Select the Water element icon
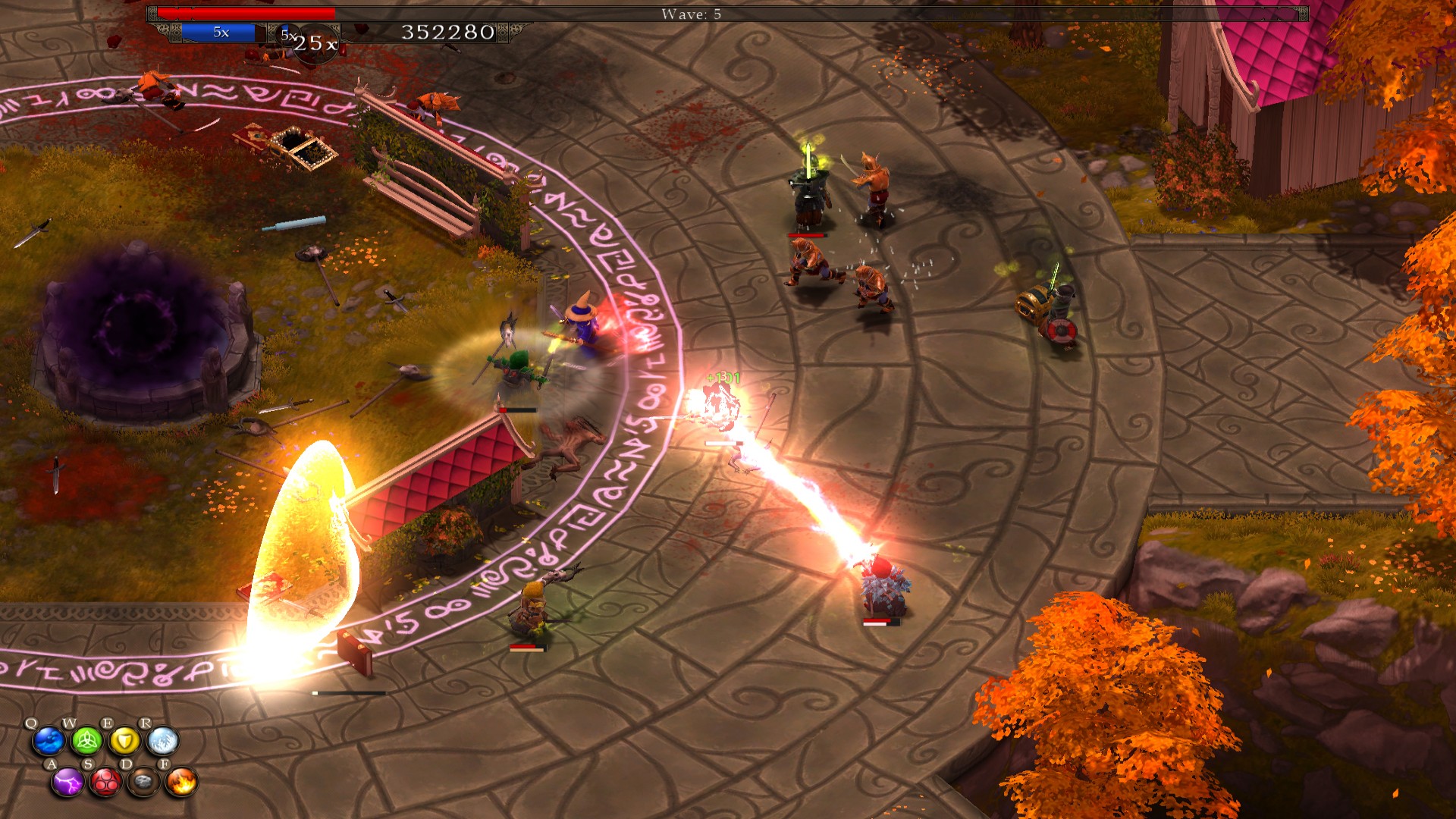This screenshot has height=819, width=1456. (x=48, y=741)
